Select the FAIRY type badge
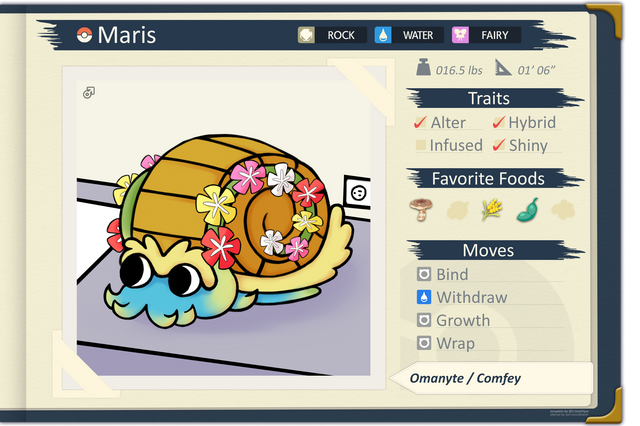This screenshot has width=640, height=426. click(x=485, y=35)
